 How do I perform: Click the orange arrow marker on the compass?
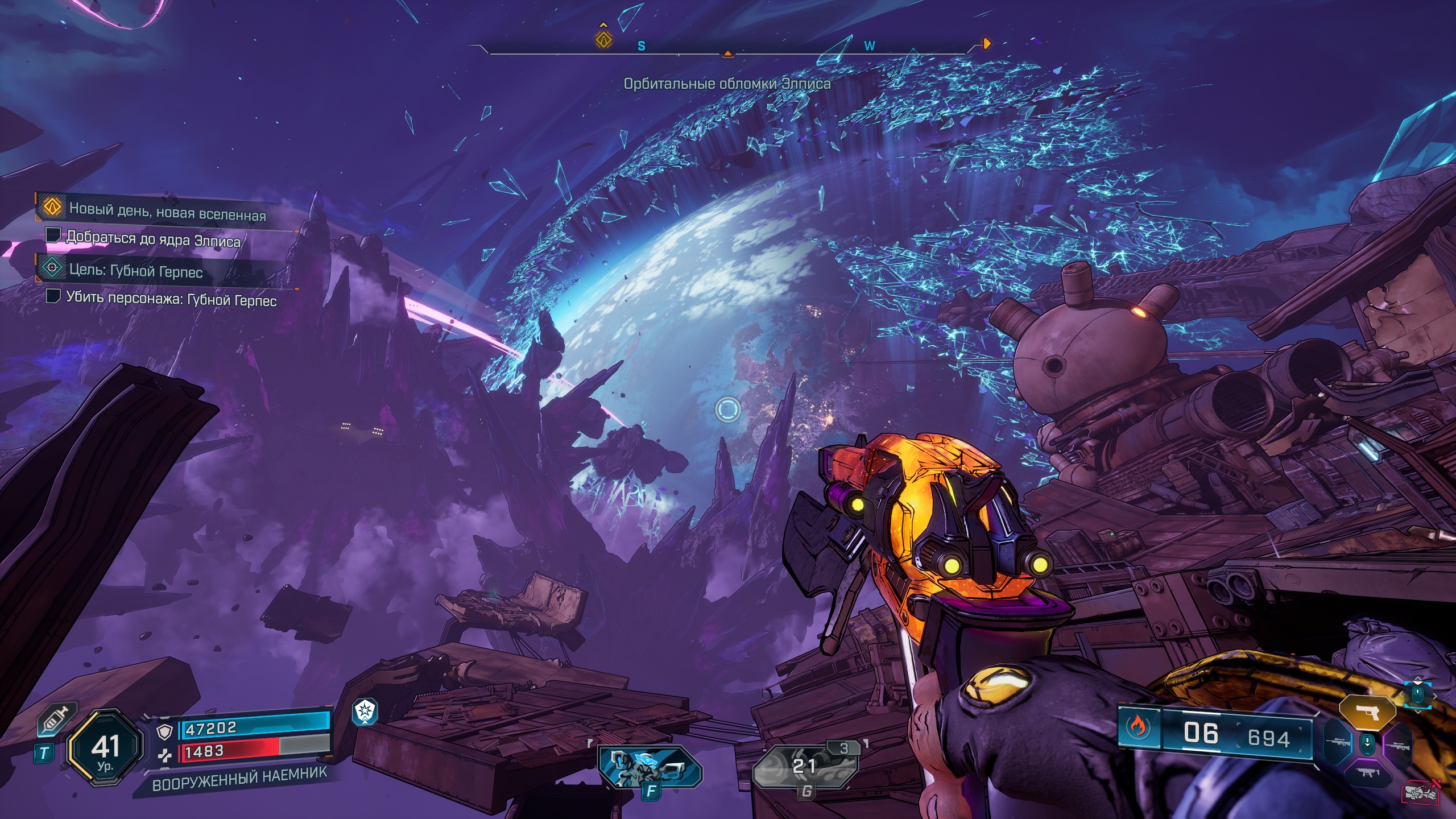[x=987, y=44]
